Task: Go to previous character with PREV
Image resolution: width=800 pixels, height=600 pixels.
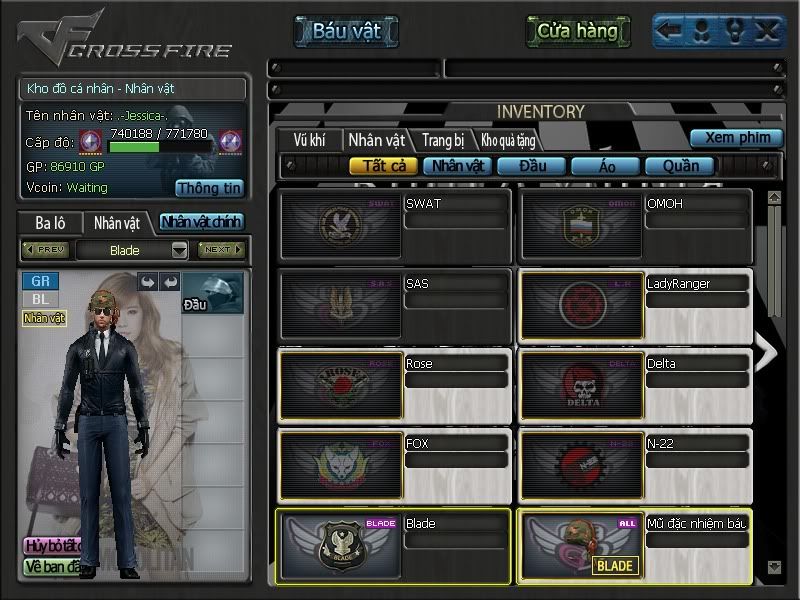Action: click(46, 249)
